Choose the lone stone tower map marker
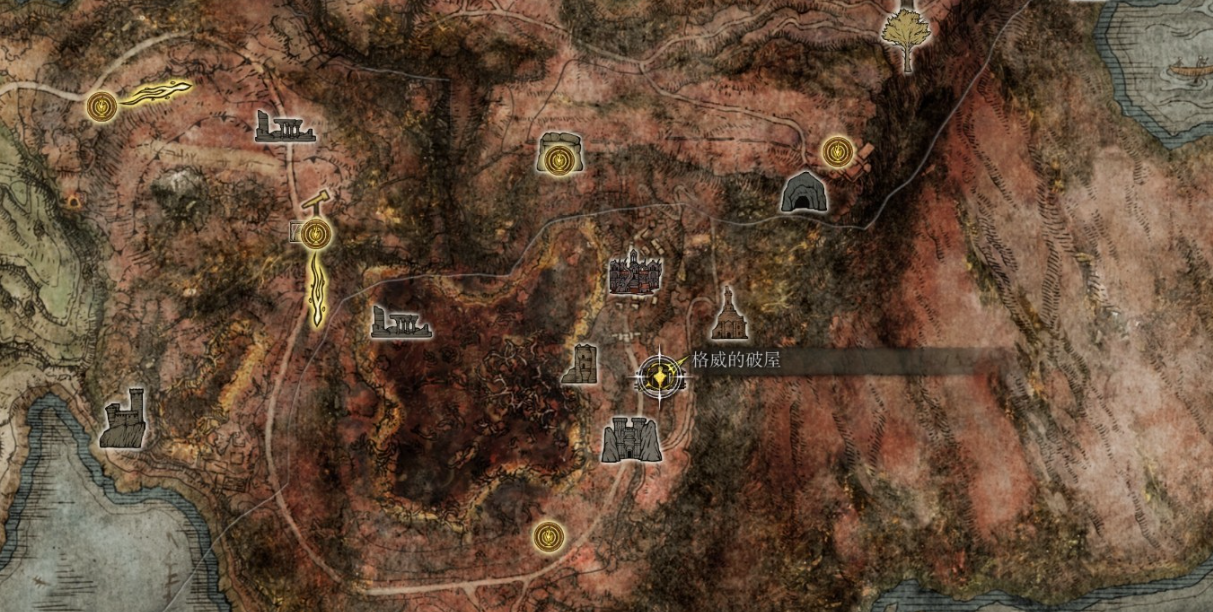1213x612 pixels. pyautogui.click(x=580, y=364)
